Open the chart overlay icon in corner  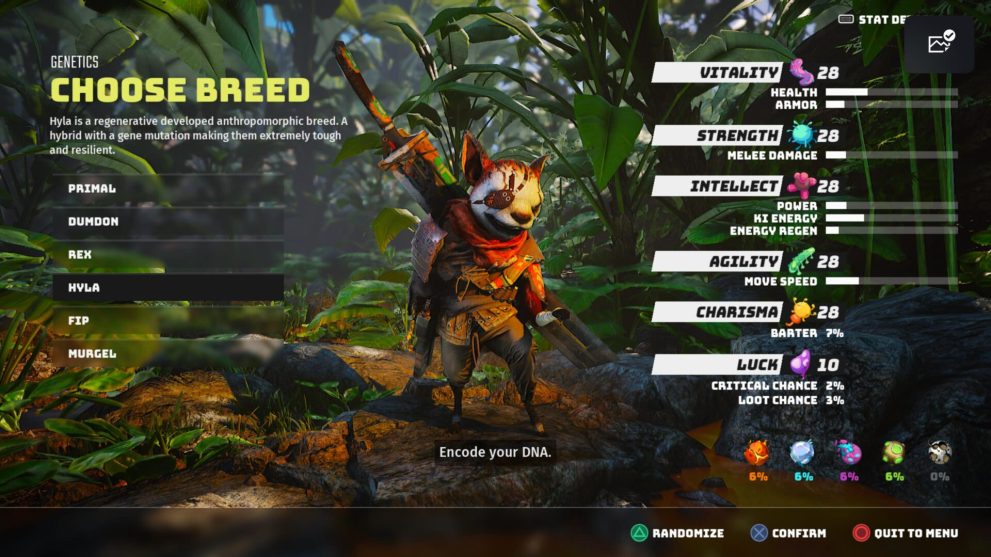pyautogui.click(x=940, y=44)
